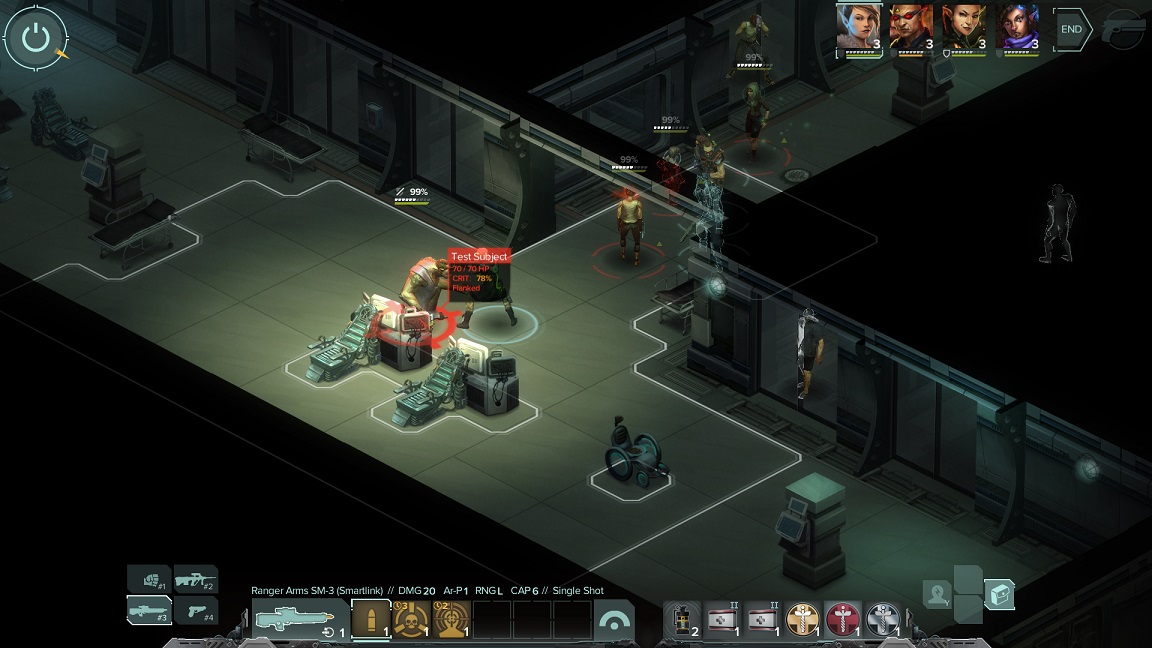
Task: Use the gold caduceus medkit
Action: (x=802, y=620)
